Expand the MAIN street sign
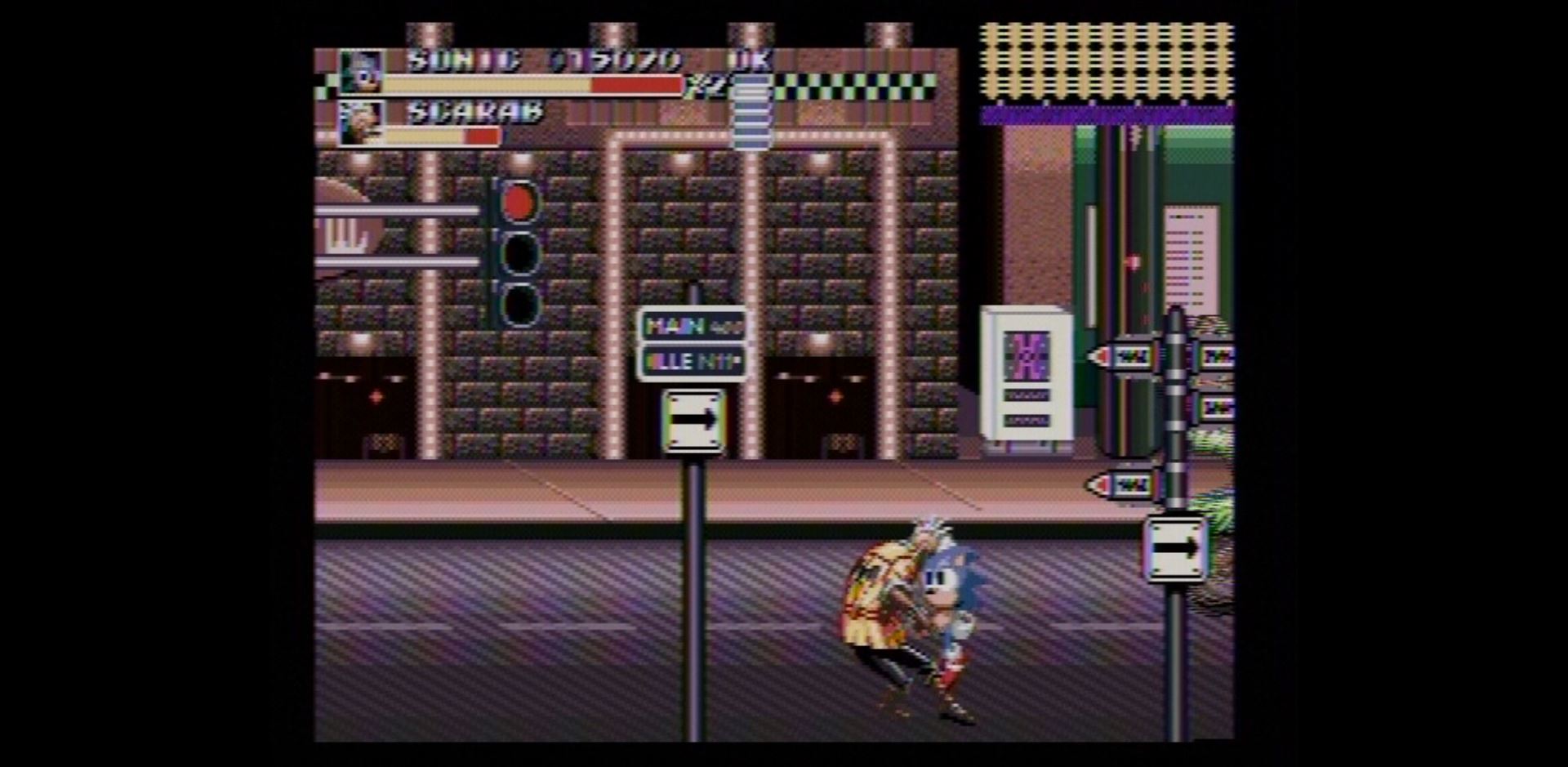The width and height of the screenshot is (1568, 767). (x=691, y=326)
